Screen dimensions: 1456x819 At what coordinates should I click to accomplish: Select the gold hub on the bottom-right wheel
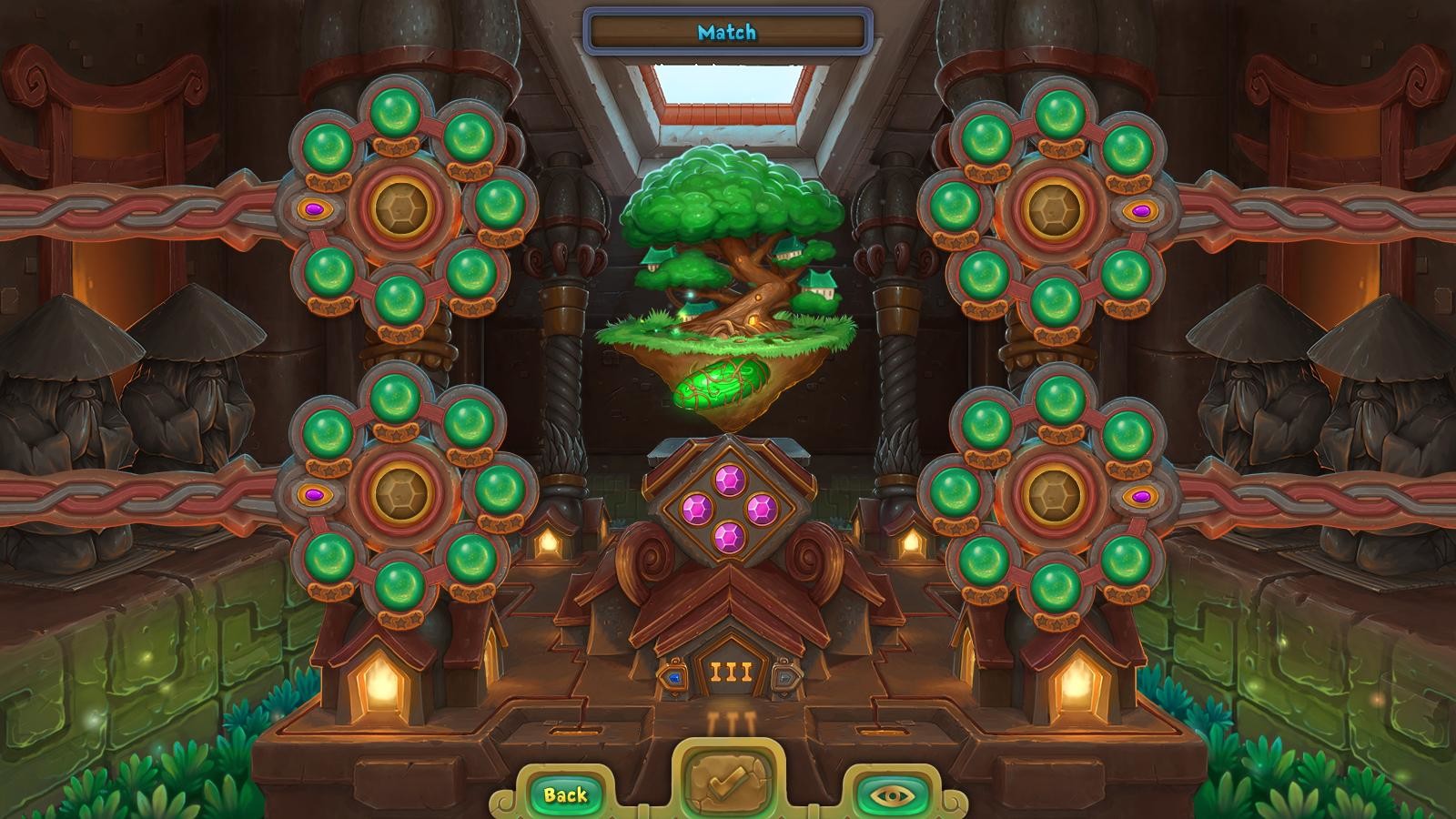[x=1053, y=494]
